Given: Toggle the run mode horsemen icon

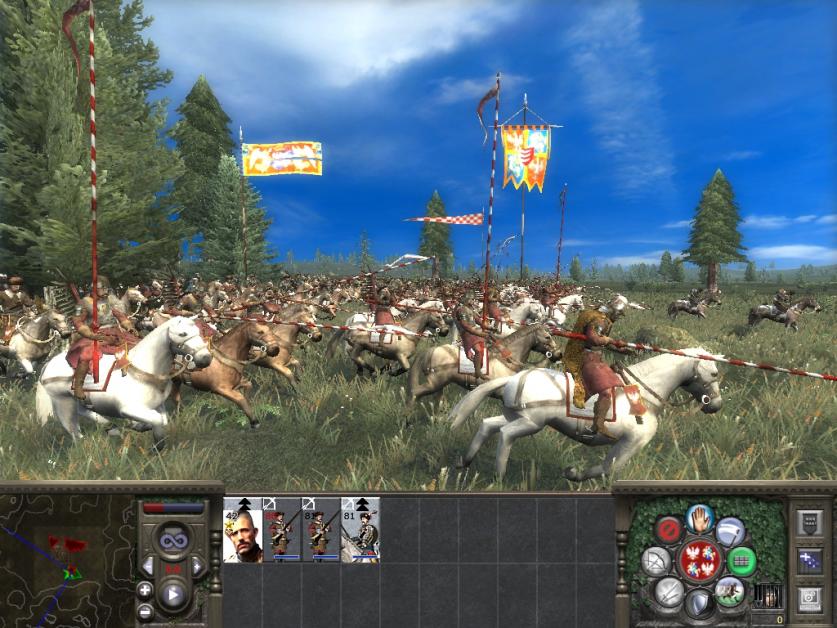Looking at the screenshot, I should [730, 591].
